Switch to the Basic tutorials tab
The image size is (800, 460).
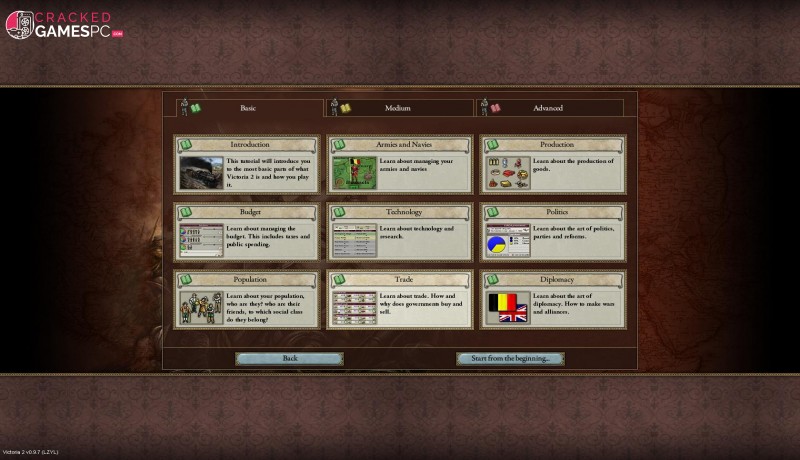[248, 108]
